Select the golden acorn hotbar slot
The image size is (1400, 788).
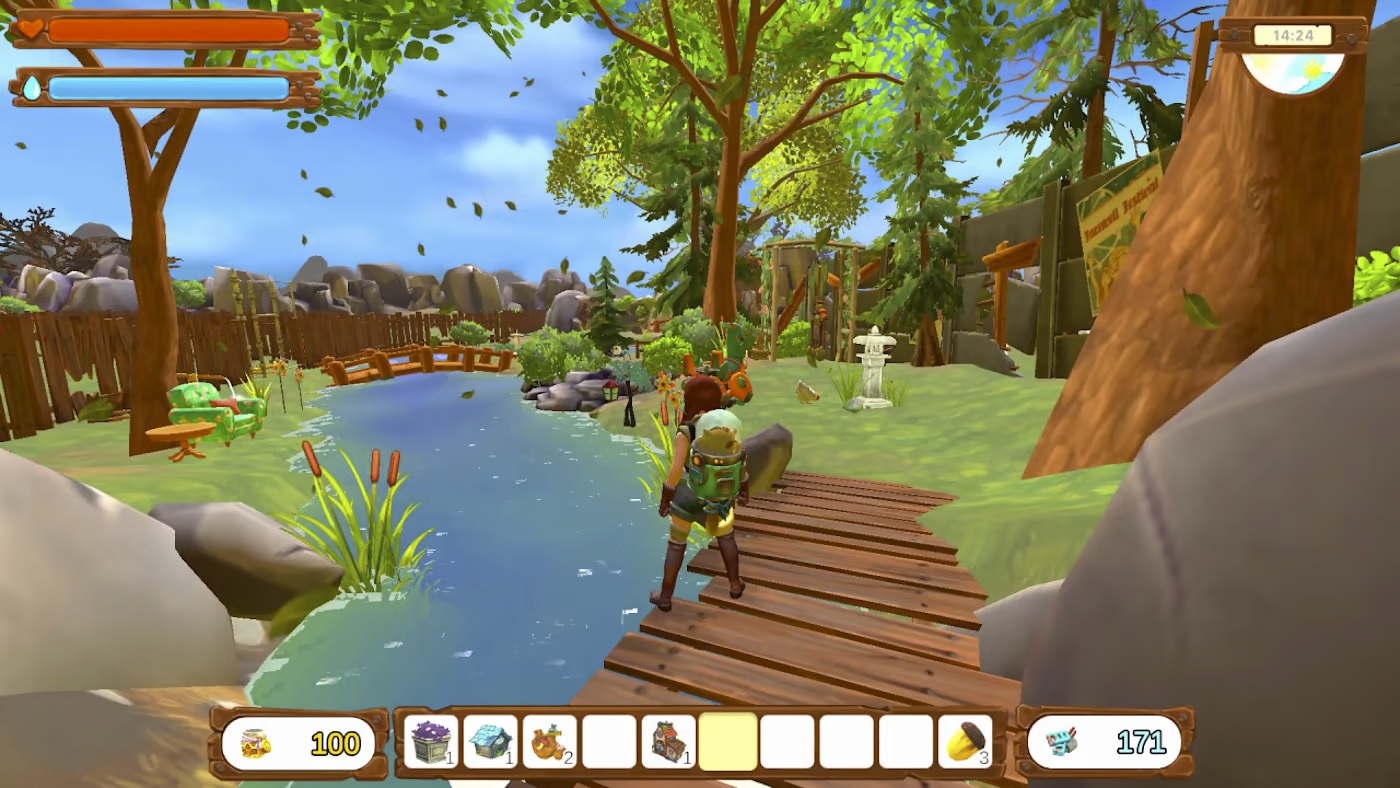965,743
